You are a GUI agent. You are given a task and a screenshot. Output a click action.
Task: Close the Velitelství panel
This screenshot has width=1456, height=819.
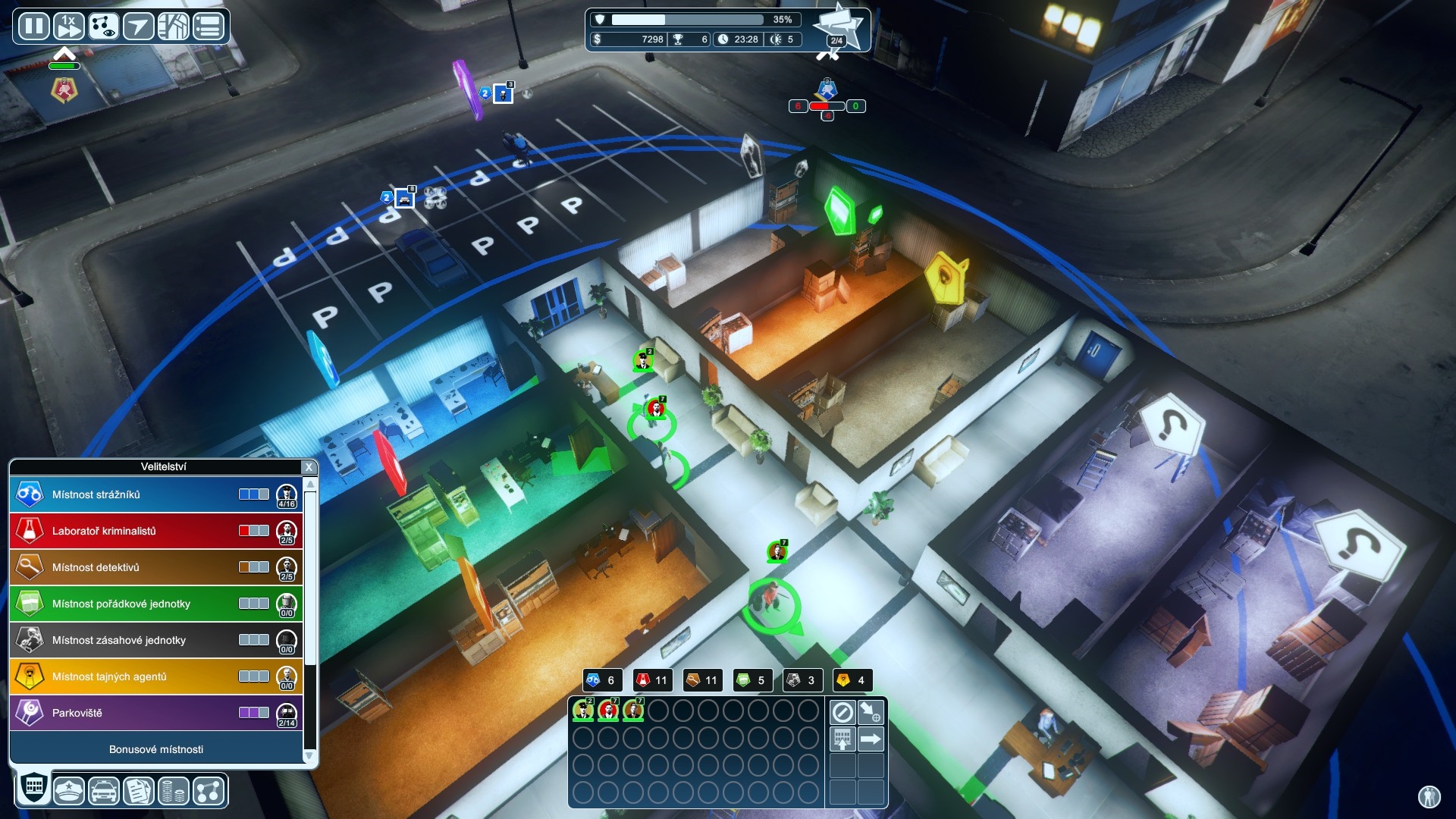pyautogui.click(x=308, y=467)
